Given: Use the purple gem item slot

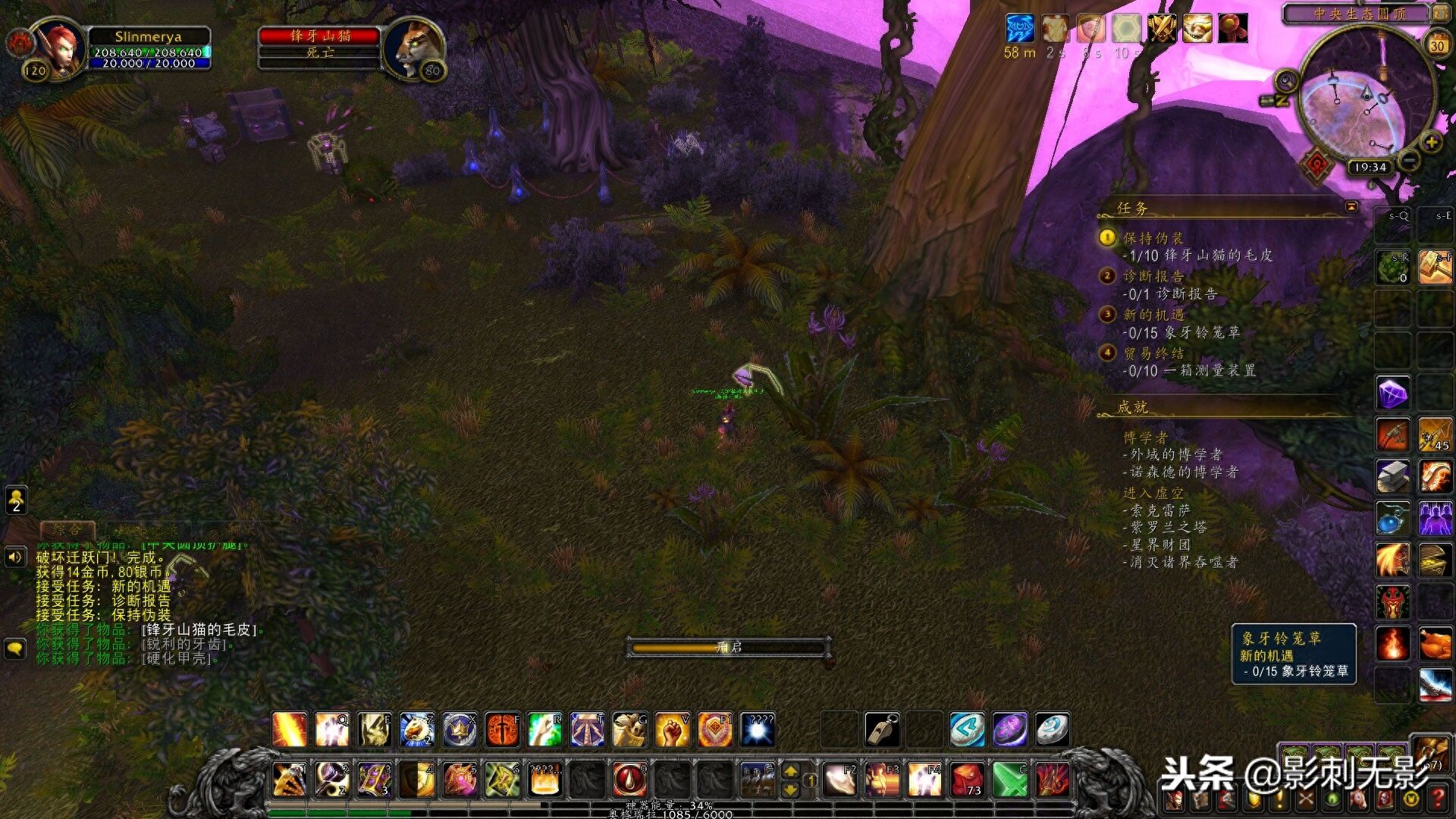Looking at the screenshot, I should [1393, 394].
